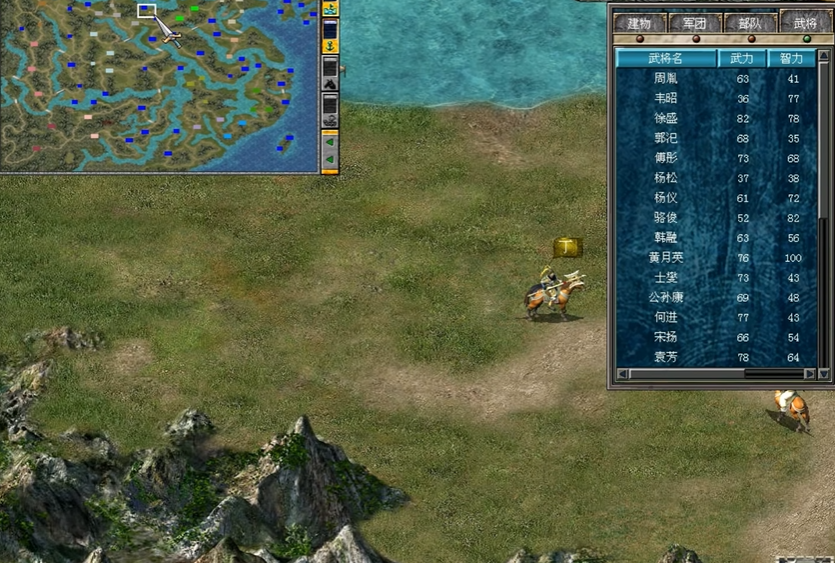The height and width of the screenshot is (563, 835).
Task: Click on the world minimap
Action: click(x=160, y=87)
